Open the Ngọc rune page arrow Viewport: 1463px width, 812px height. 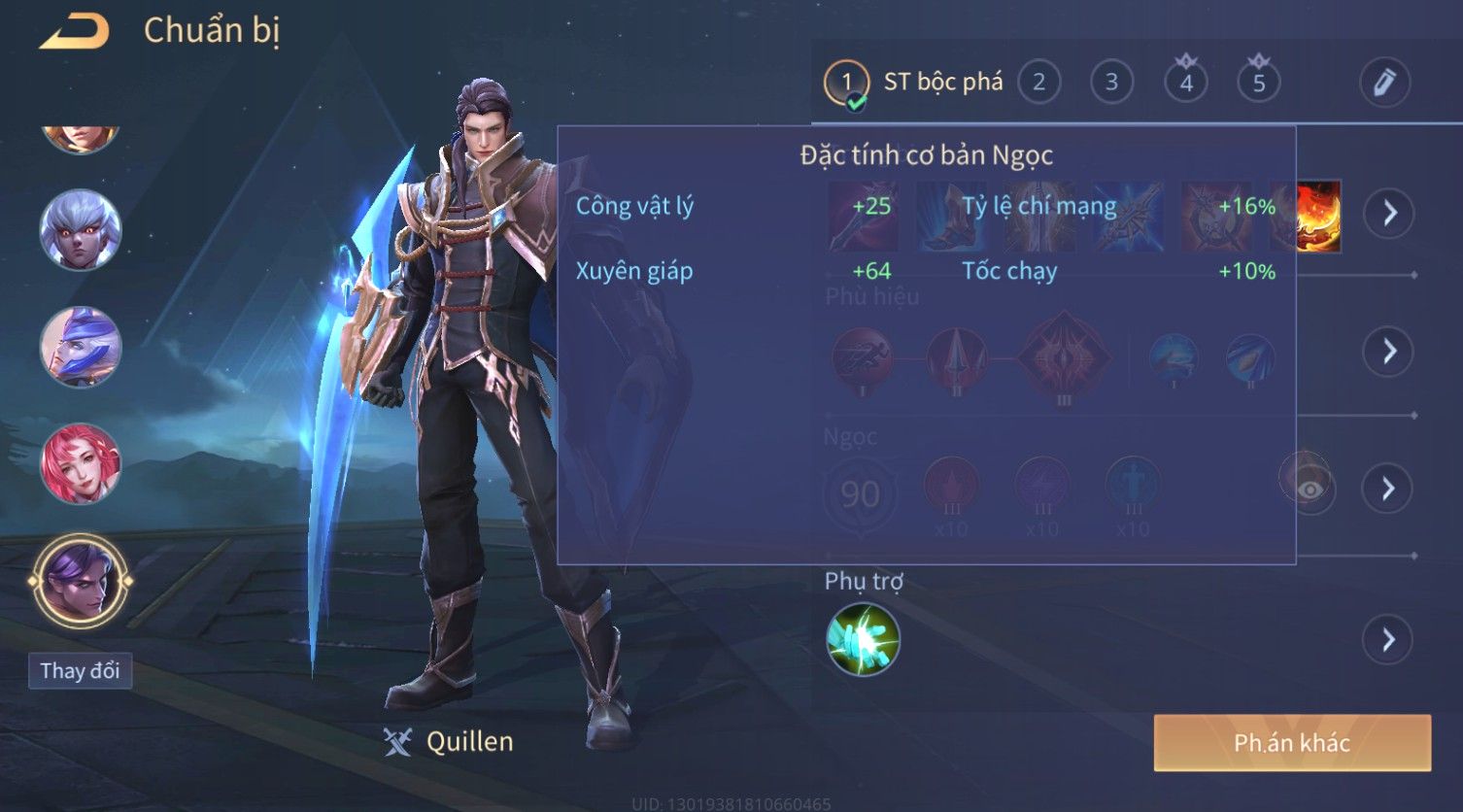[1388, 489]
